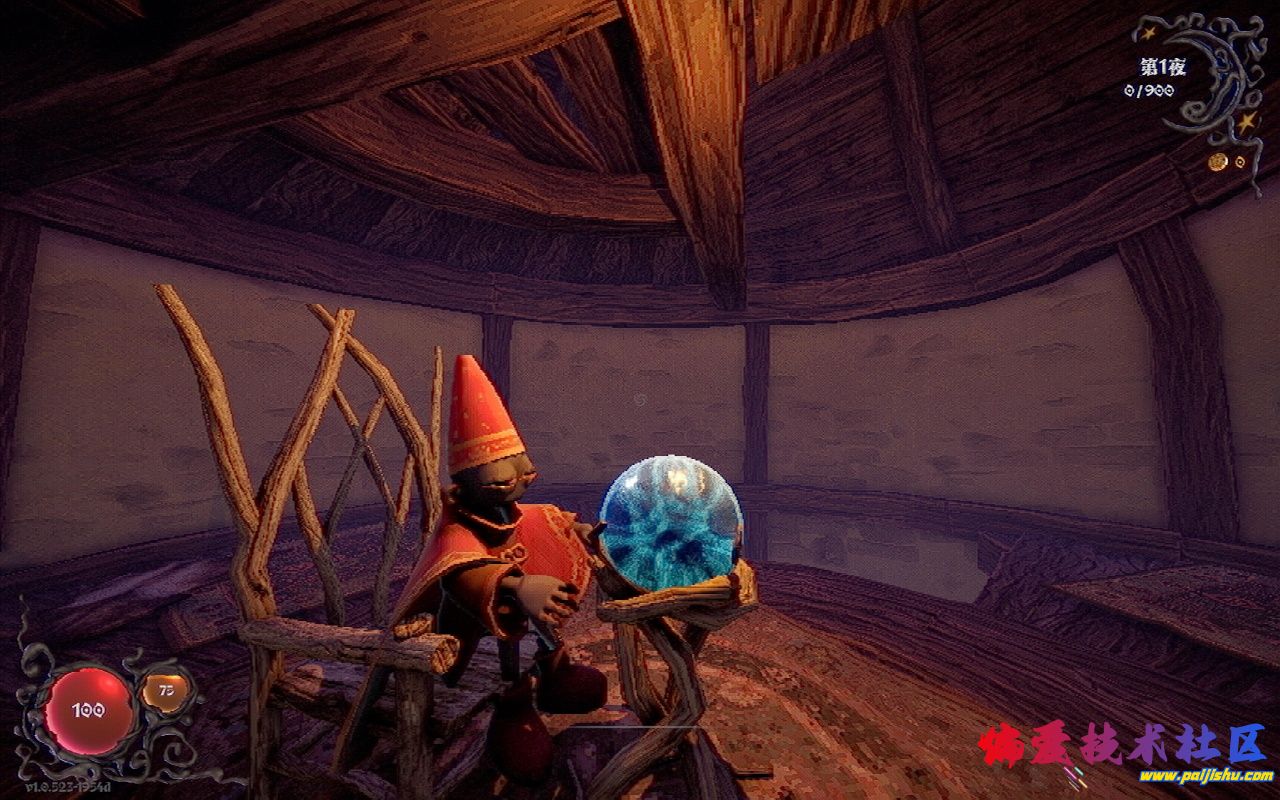Select the gold coin currency icon

pyautogui.click(x=1217, y=162)
